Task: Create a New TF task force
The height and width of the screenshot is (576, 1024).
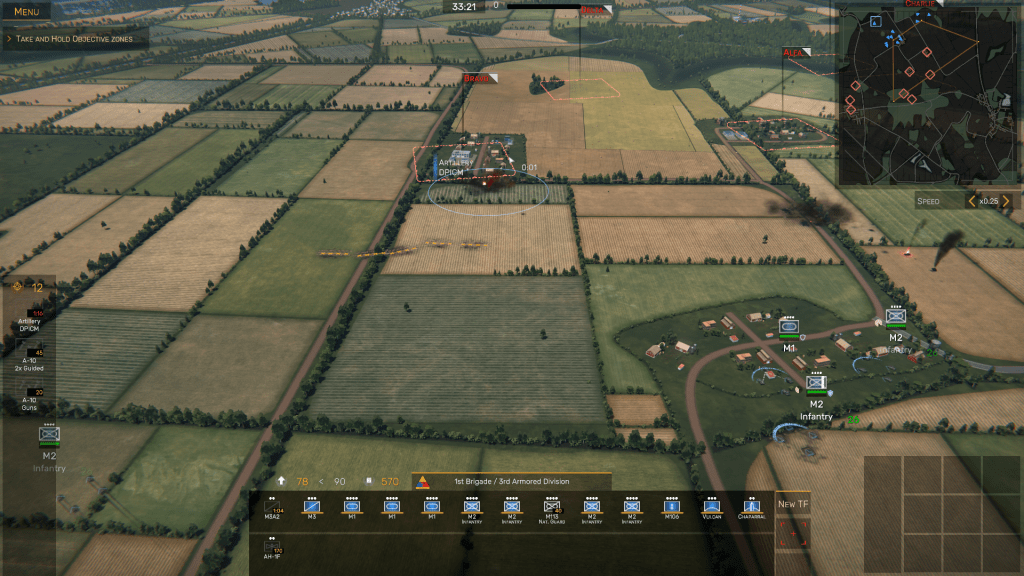Action: (x=793, y=505)
